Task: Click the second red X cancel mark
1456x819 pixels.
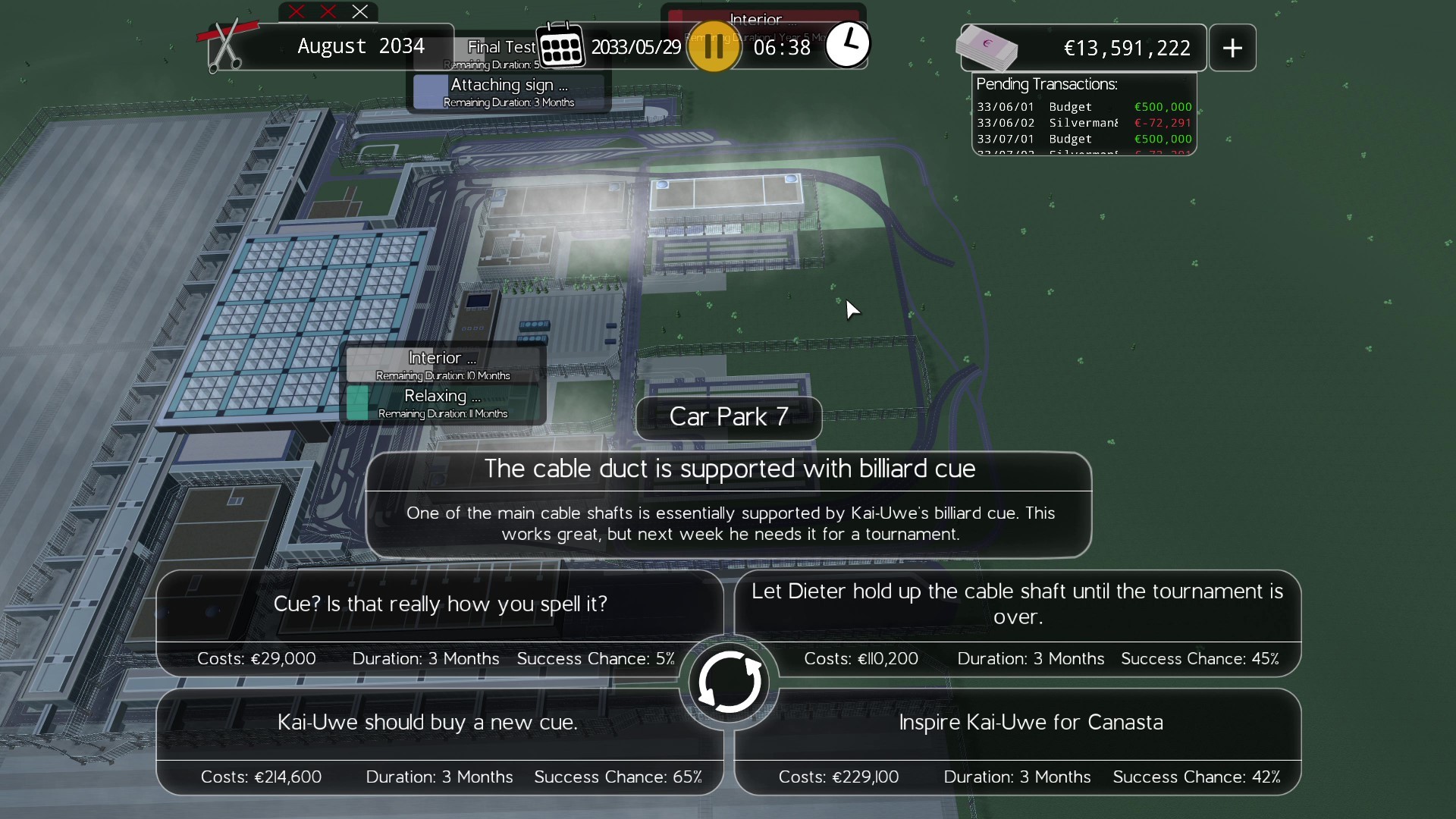Action: tap(328, 11)
